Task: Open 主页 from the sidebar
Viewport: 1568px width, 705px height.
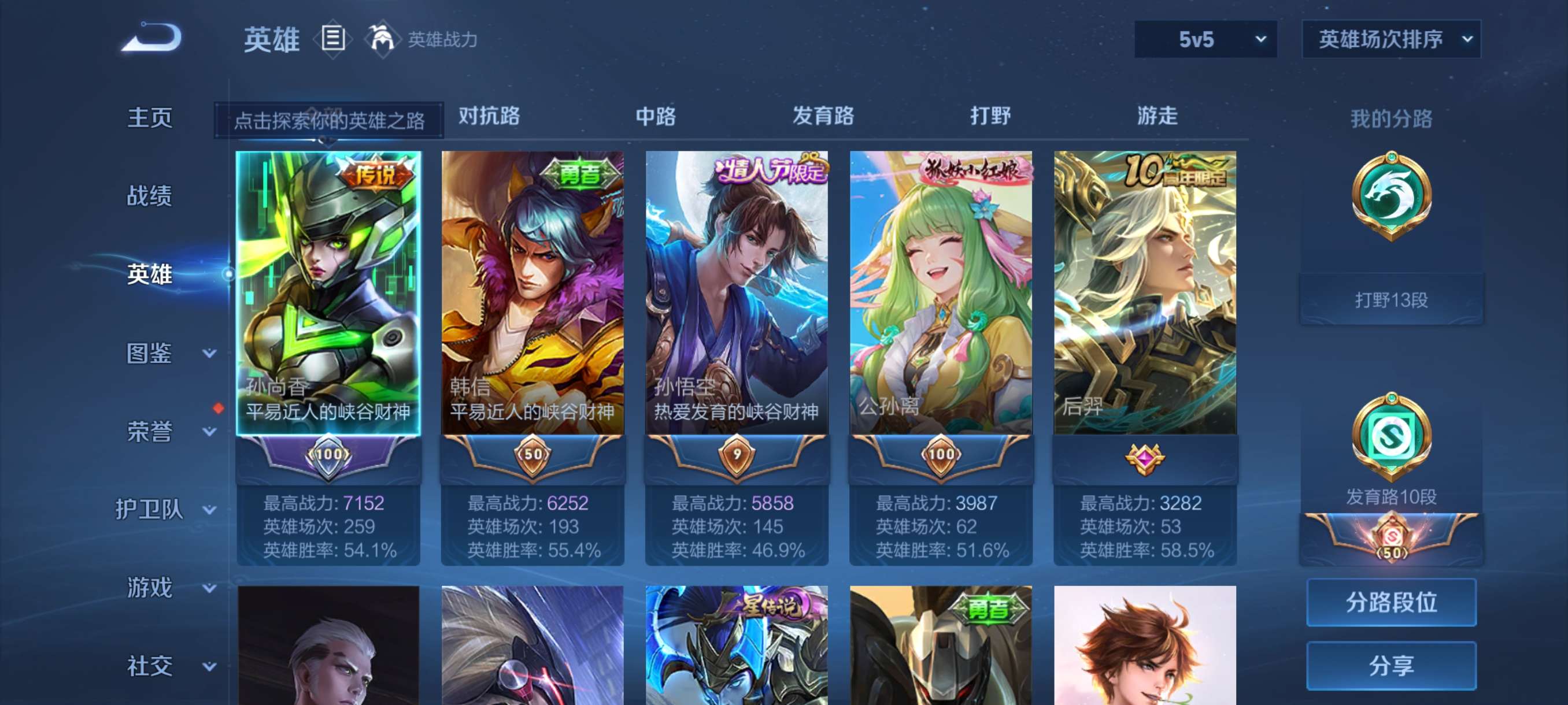Action: [x=149, y=118]
